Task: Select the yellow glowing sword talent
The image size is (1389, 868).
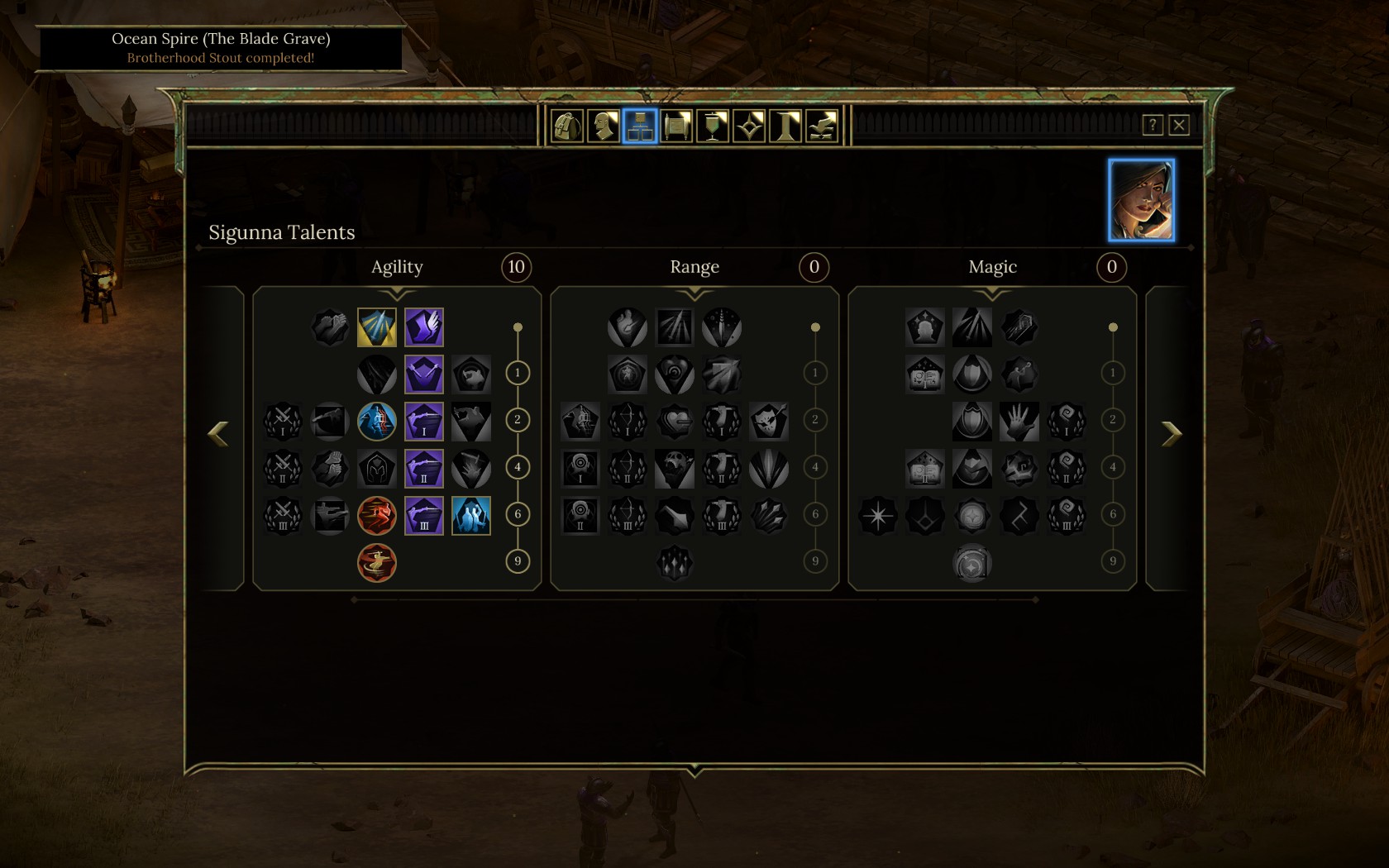Action: [377, 327]
